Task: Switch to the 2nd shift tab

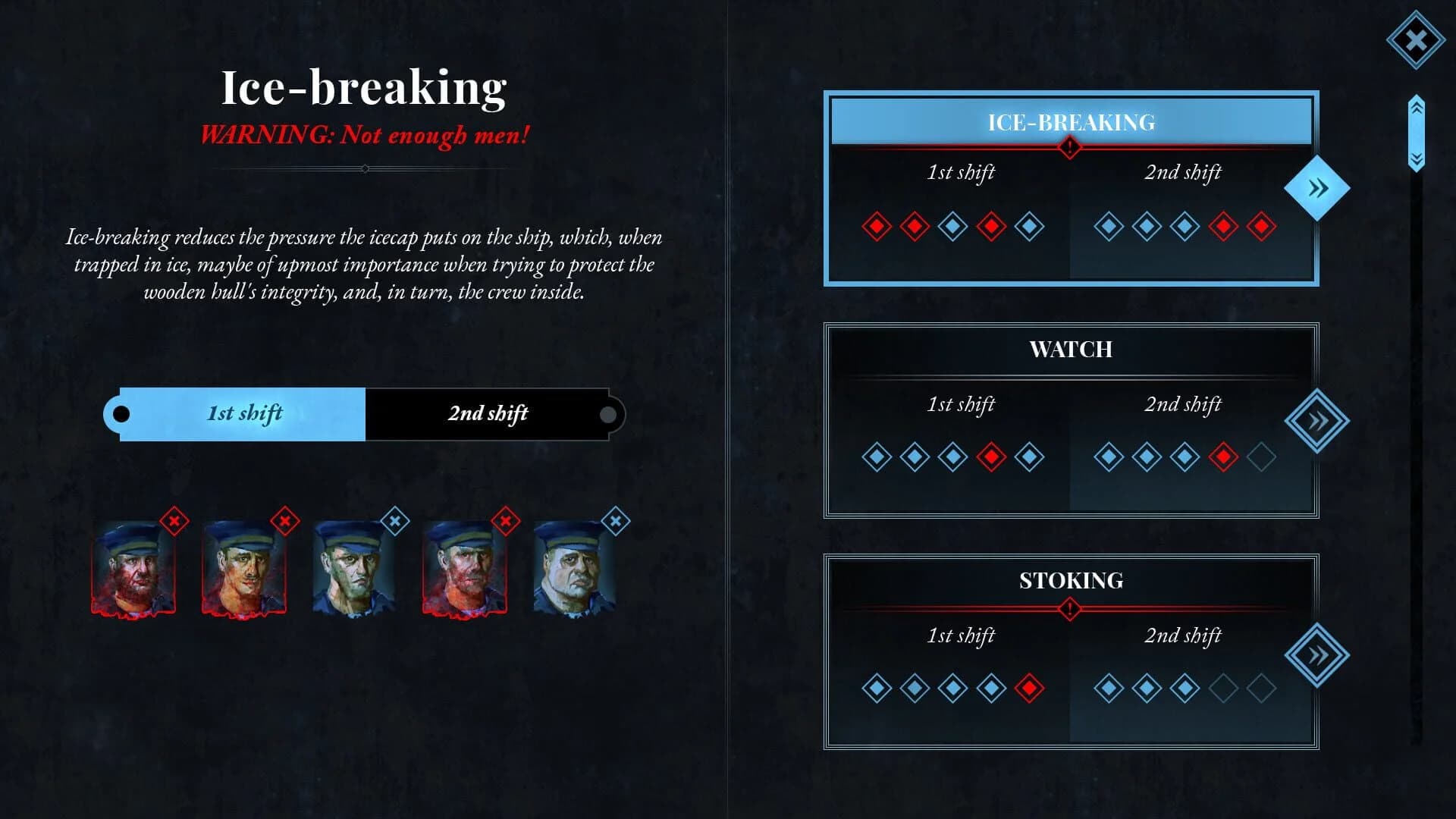Action: point(489,413)
